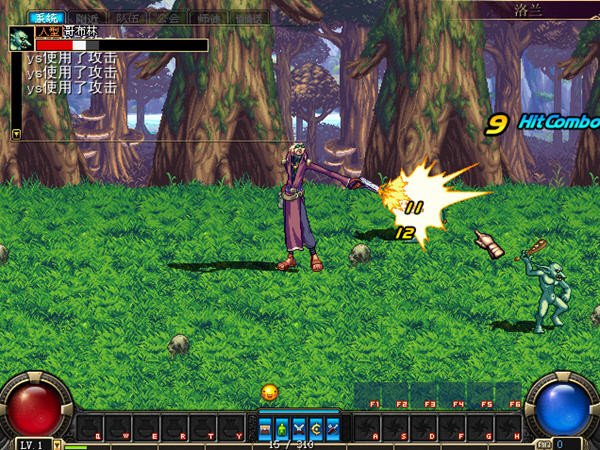600x450 pixels.
Task: Click the goblin target portrait
Action: pos(20,39)
